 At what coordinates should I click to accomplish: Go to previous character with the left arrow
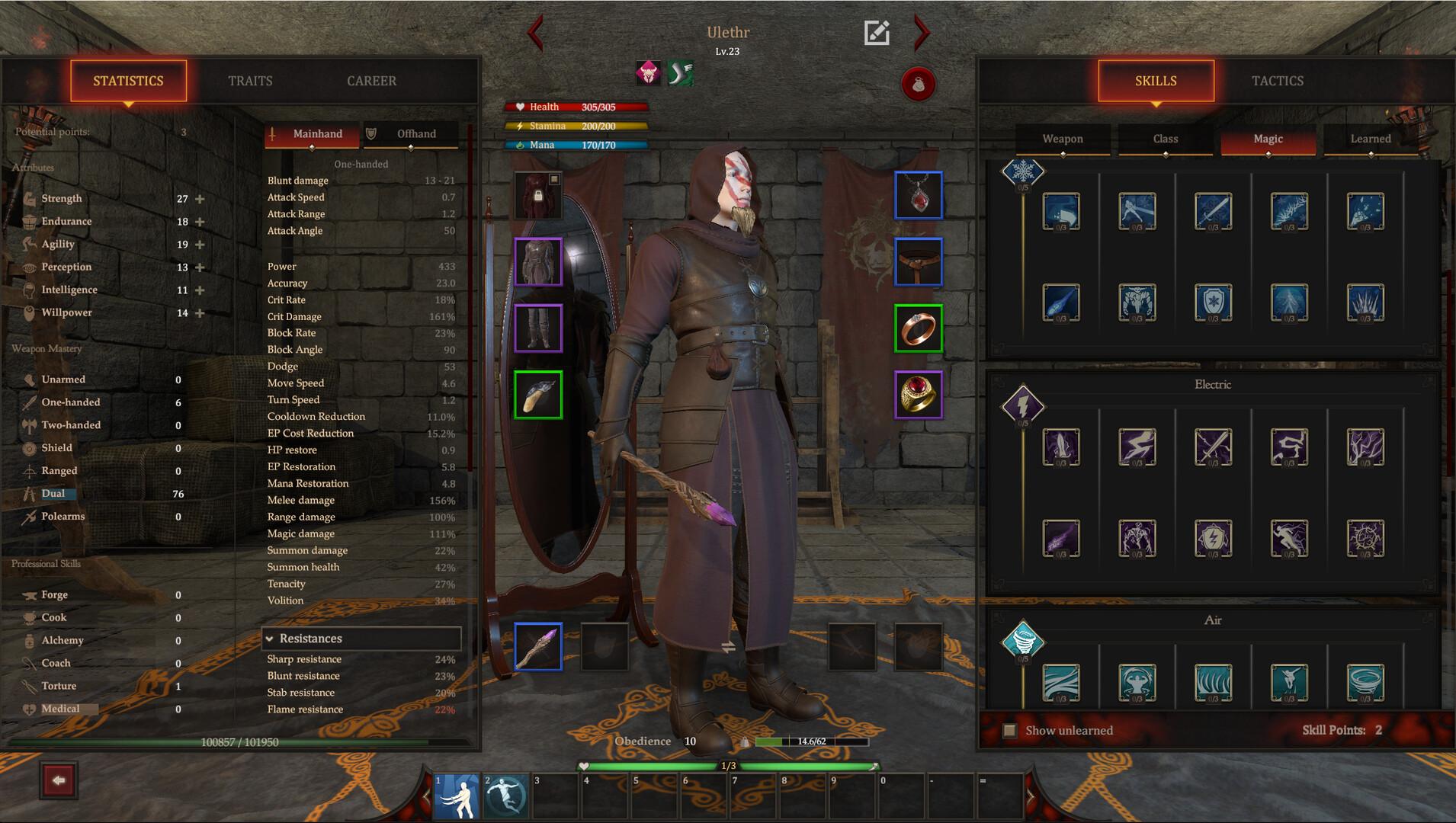[536, 34]
